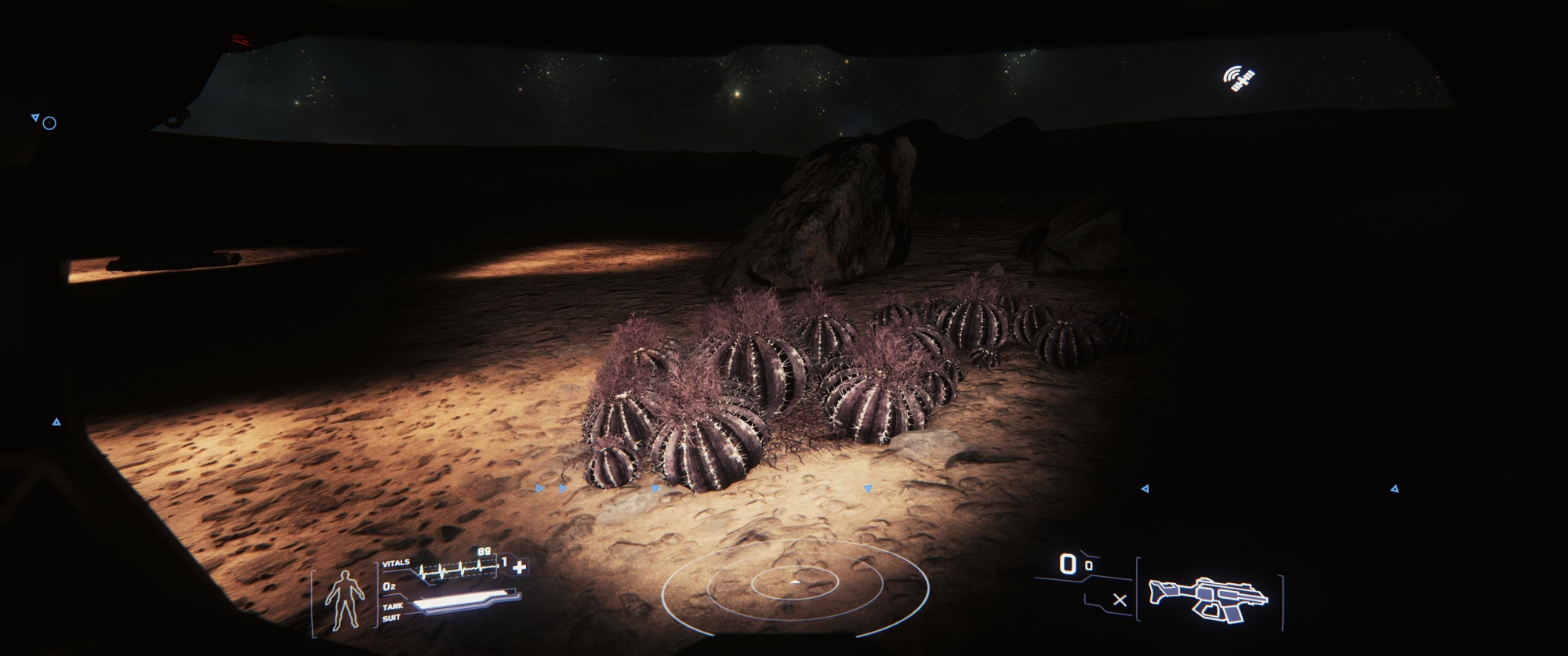Click the X icon beside the weapon
The height and width of the screenshot is (656, 1568).
click(x=1120, y=600)
